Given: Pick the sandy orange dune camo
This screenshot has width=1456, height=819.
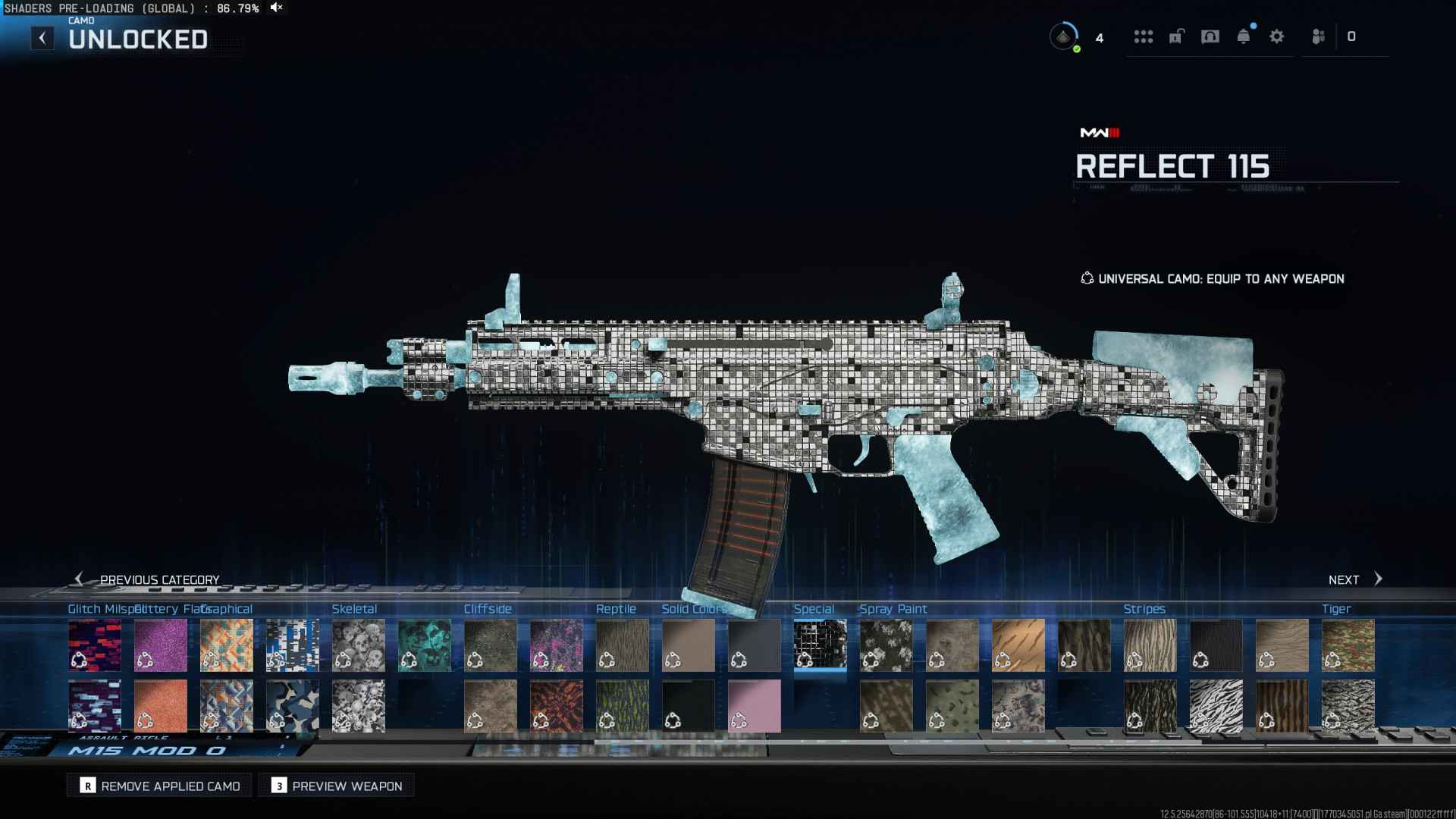Looking at the screenshot, I should pos(1018,645).
